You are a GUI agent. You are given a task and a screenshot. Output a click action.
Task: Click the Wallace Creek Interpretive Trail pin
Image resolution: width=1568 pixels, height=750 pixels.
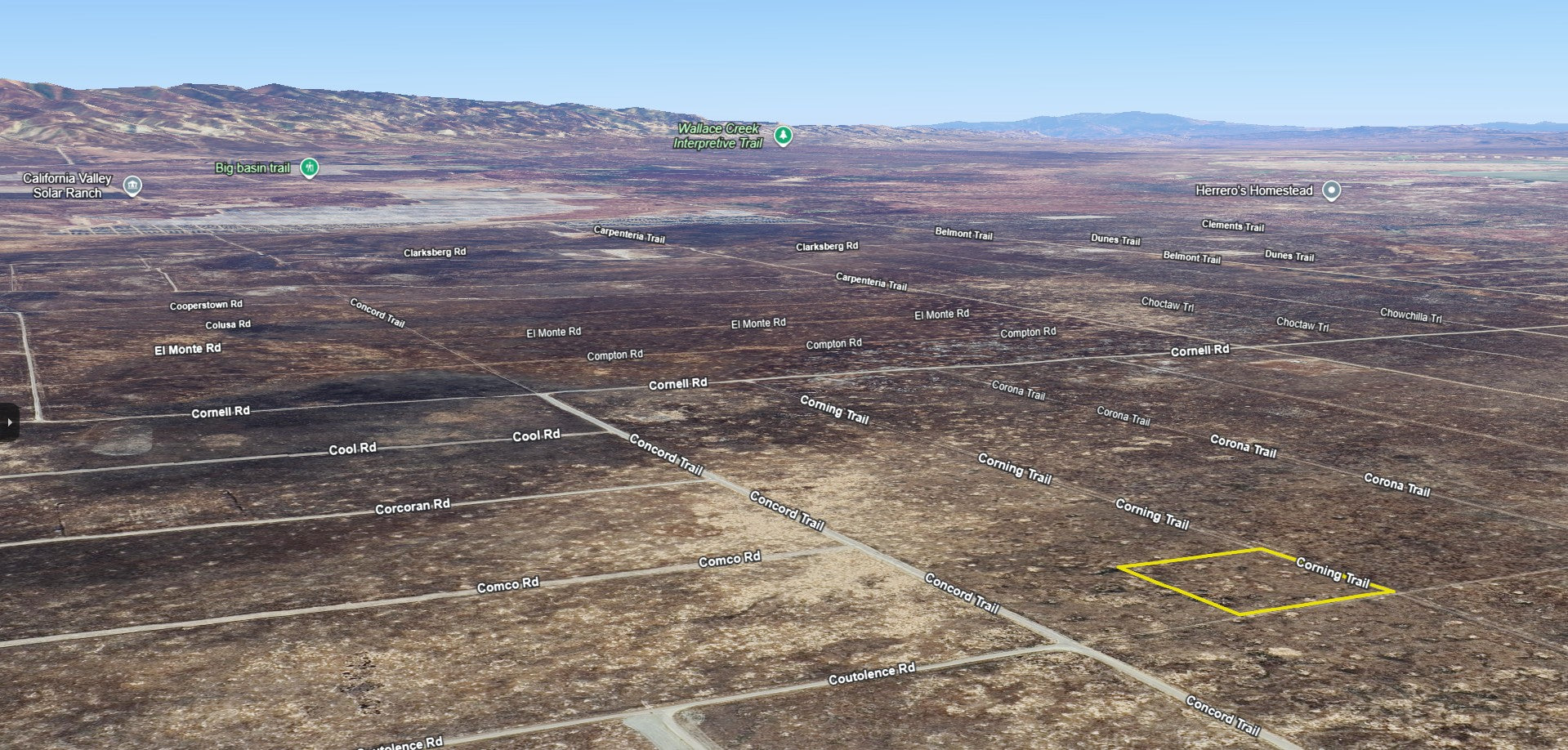[x=783, y=135]
